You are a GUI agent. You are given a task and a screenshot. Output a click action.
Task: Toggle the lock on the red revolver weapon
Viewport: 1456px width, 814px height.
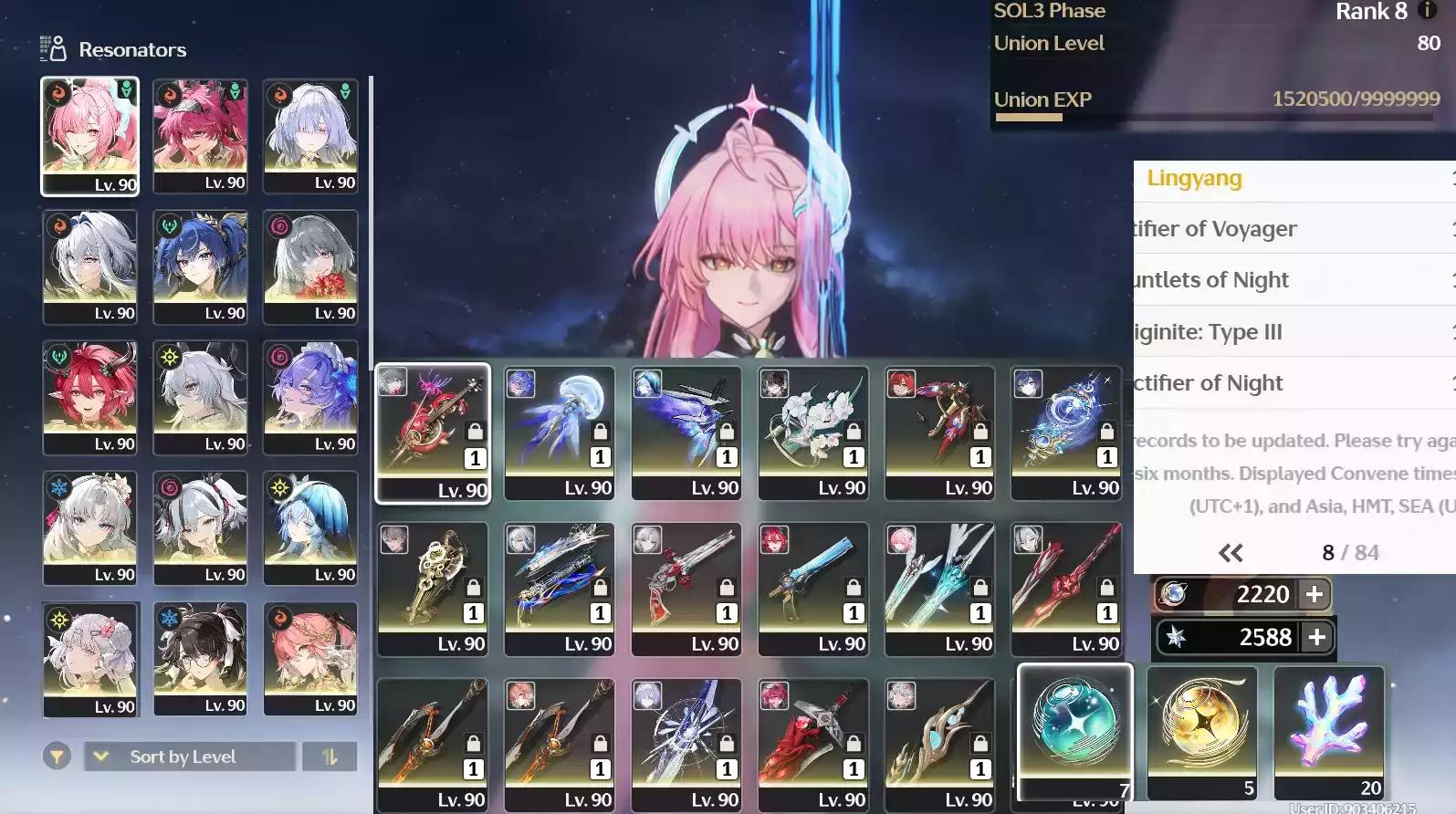coord(728,584)
